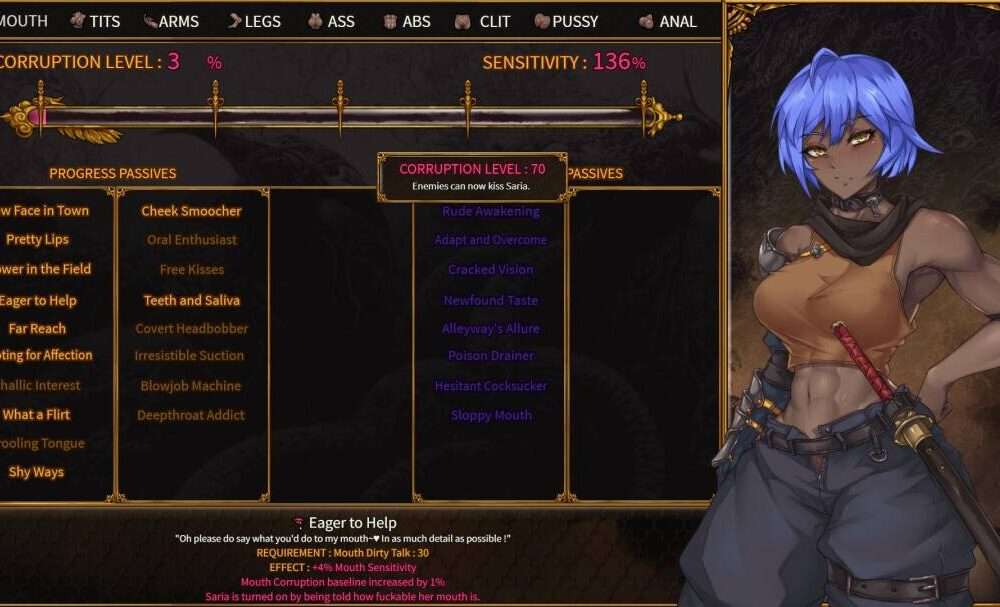Show the ASS tab
Screen dimensions: 1000x607
[331, 21]
